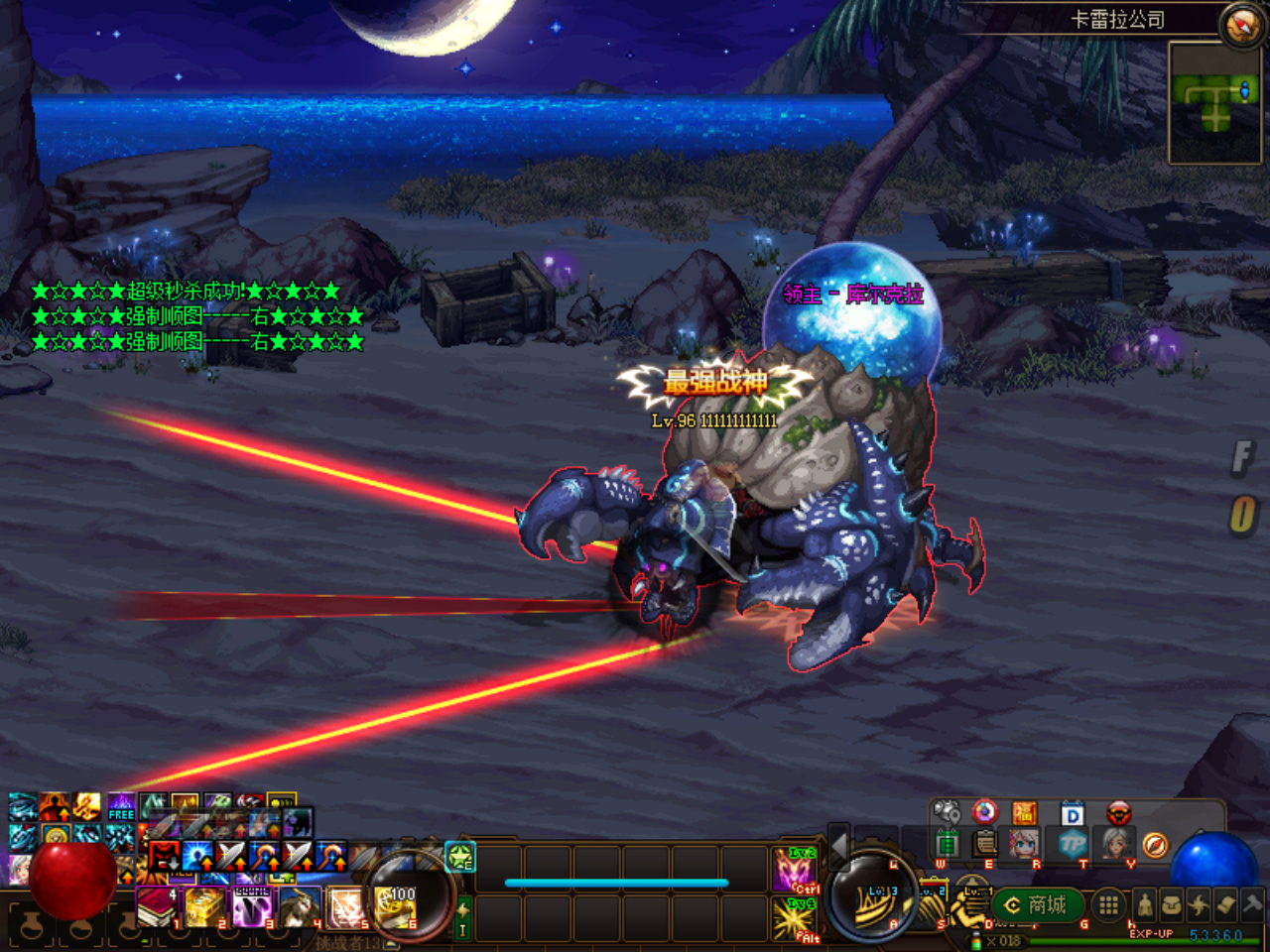Select the red book item in slot 1
This screenshot has height=952, width=1270.
156,907
